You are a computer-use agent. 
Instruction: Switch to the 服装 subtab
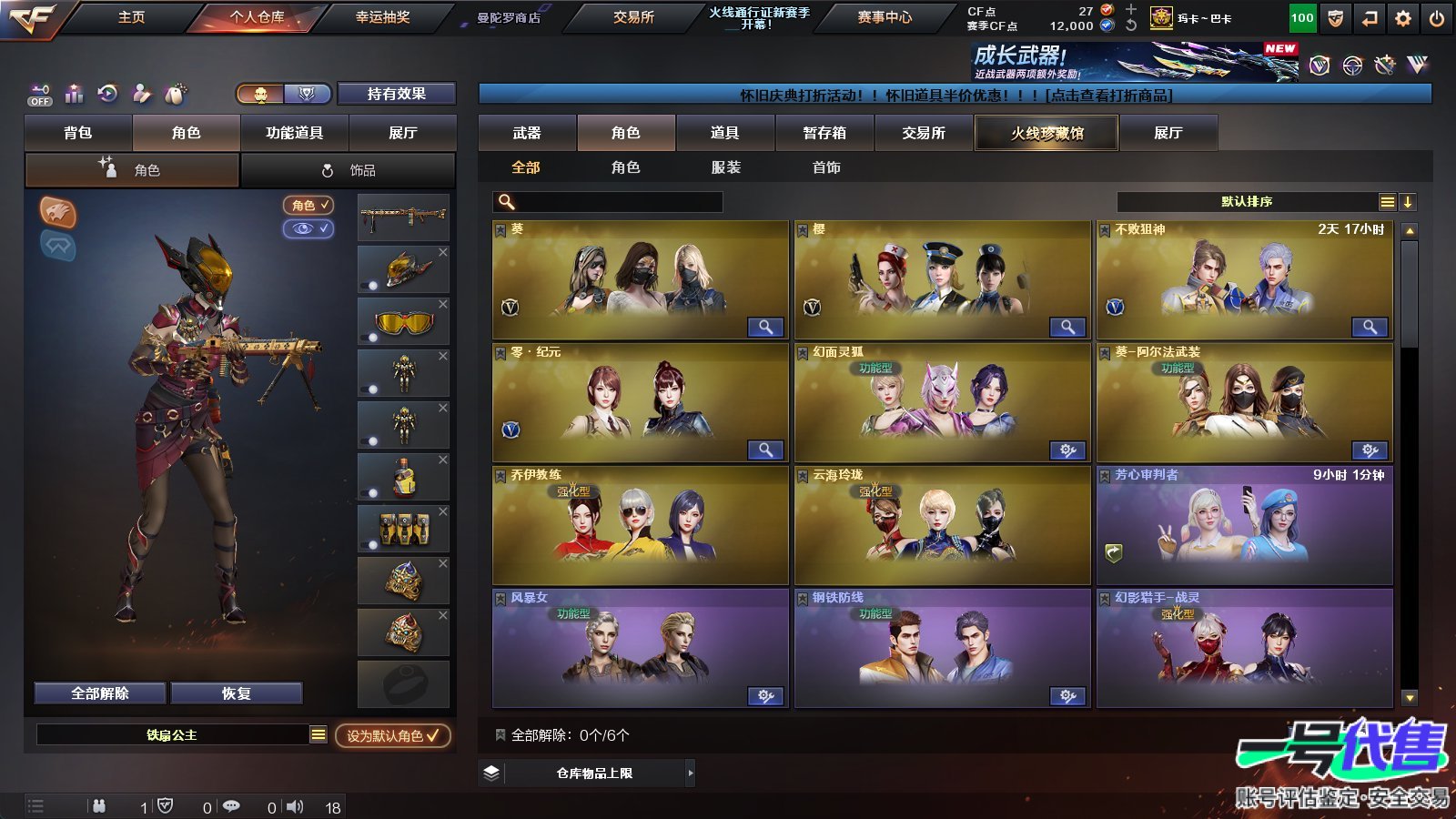(725, 167)
